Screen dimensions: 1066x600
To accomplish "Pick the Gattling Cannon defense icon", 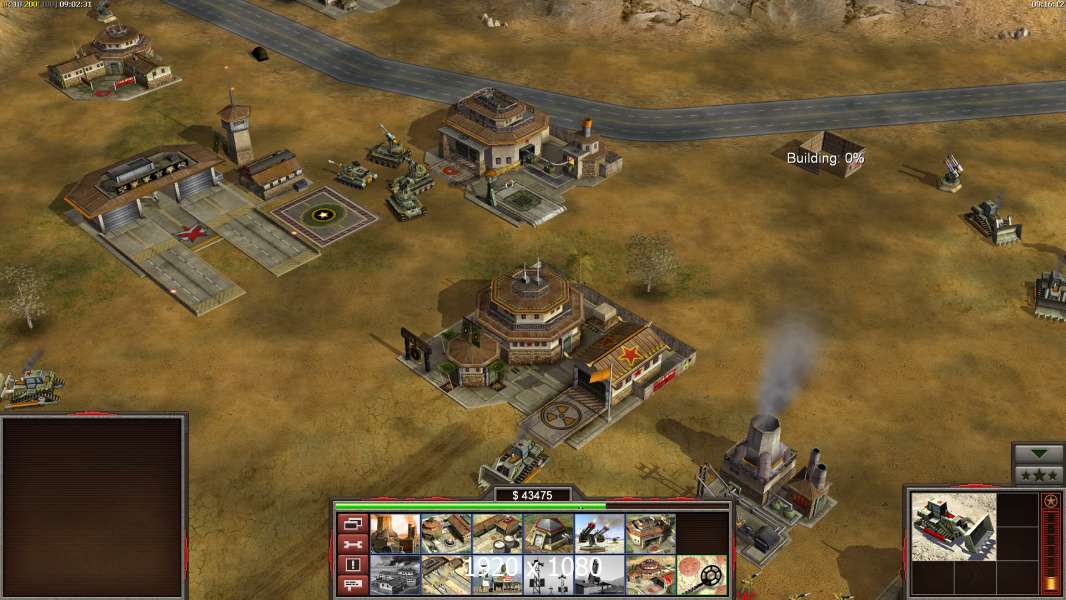I will tap(599, 534).
